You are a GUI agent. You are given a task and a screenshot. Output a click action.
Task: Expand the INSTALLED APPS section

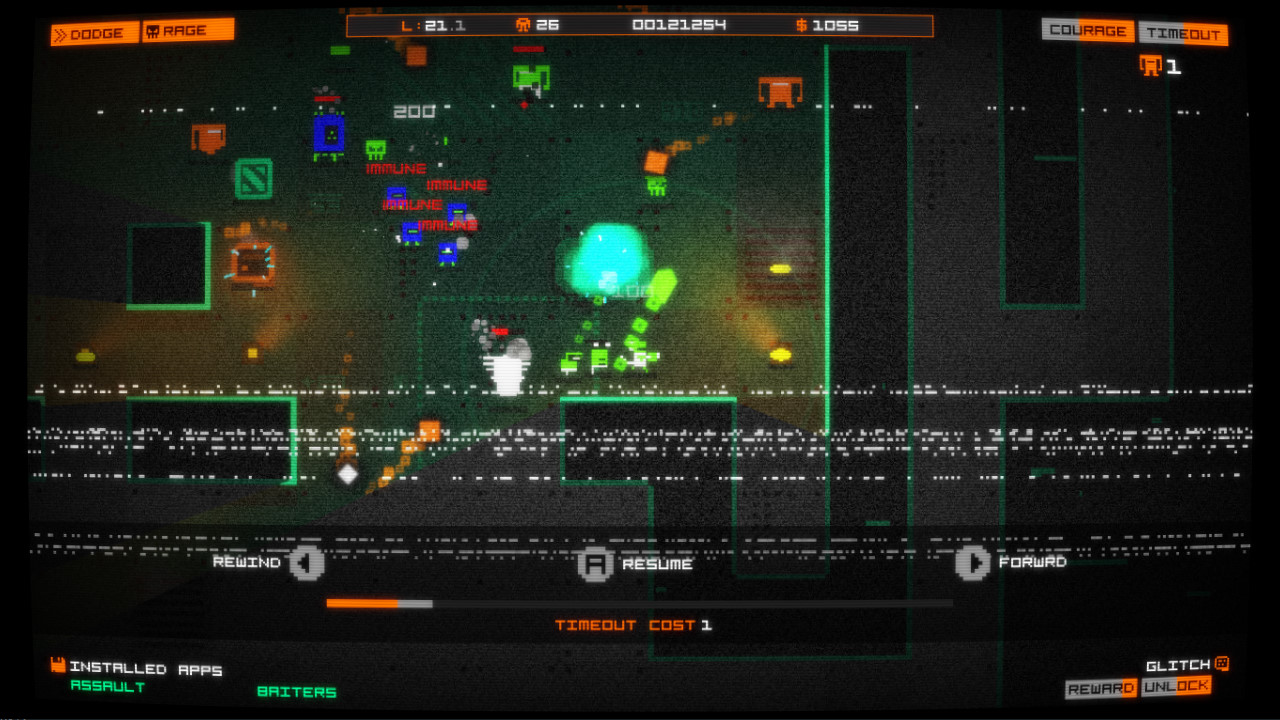[x=145, y=669]
